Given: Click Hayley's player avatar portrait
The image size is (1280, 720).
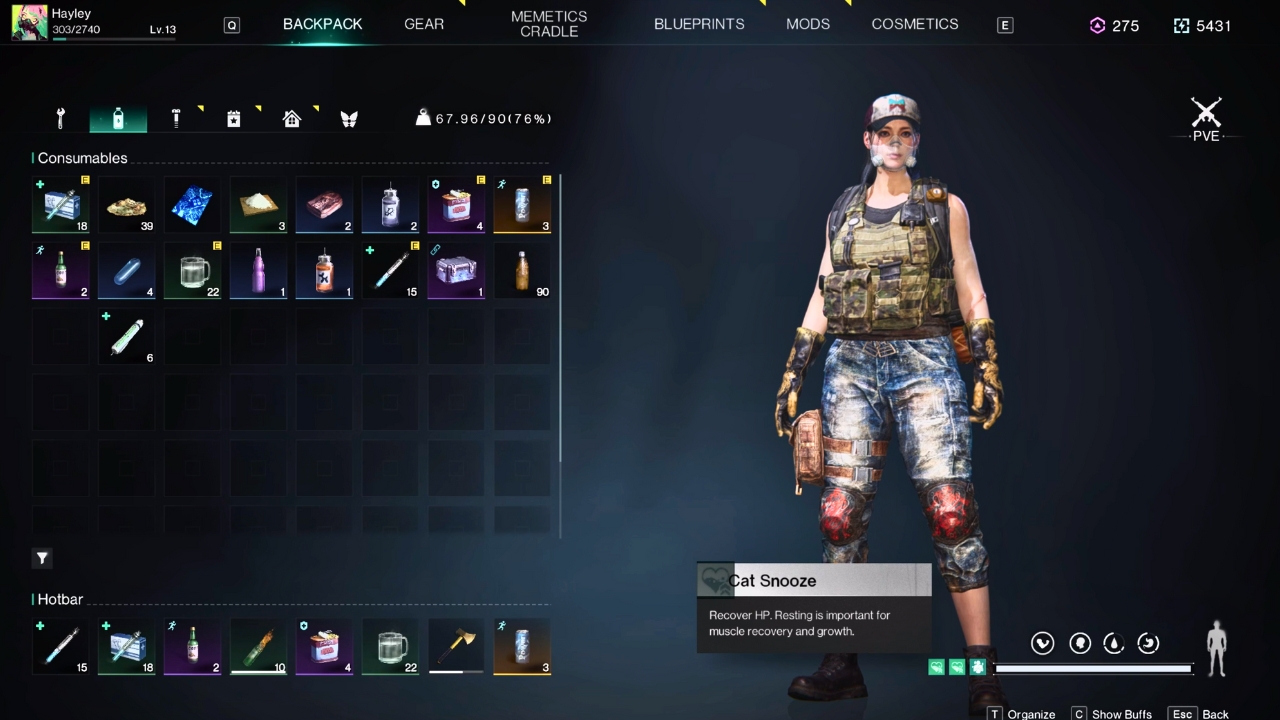Looking at the screenshot, I should coord(29,22).
